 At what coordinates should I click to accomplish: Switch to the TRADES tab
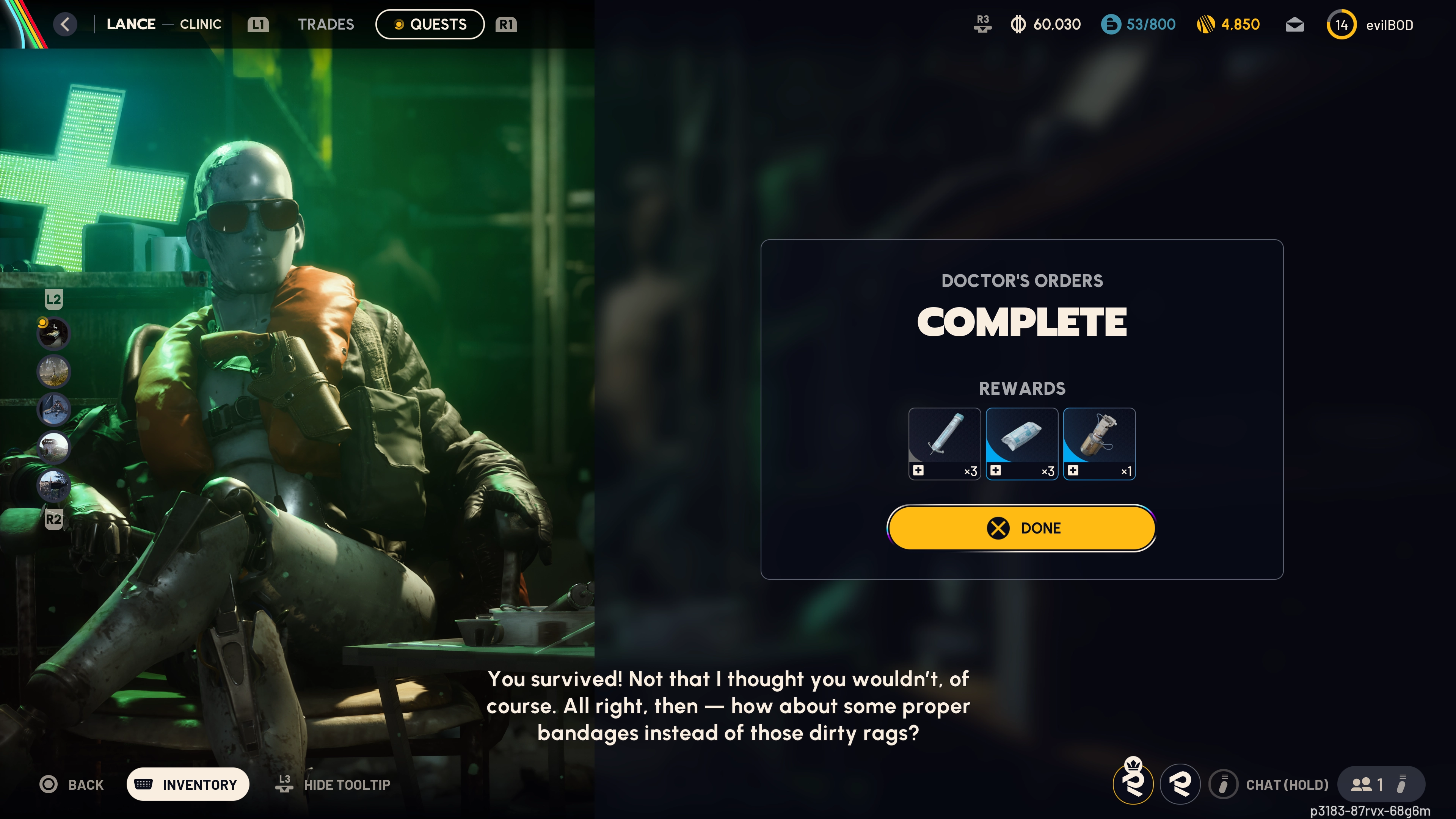[x=326, y=24]
